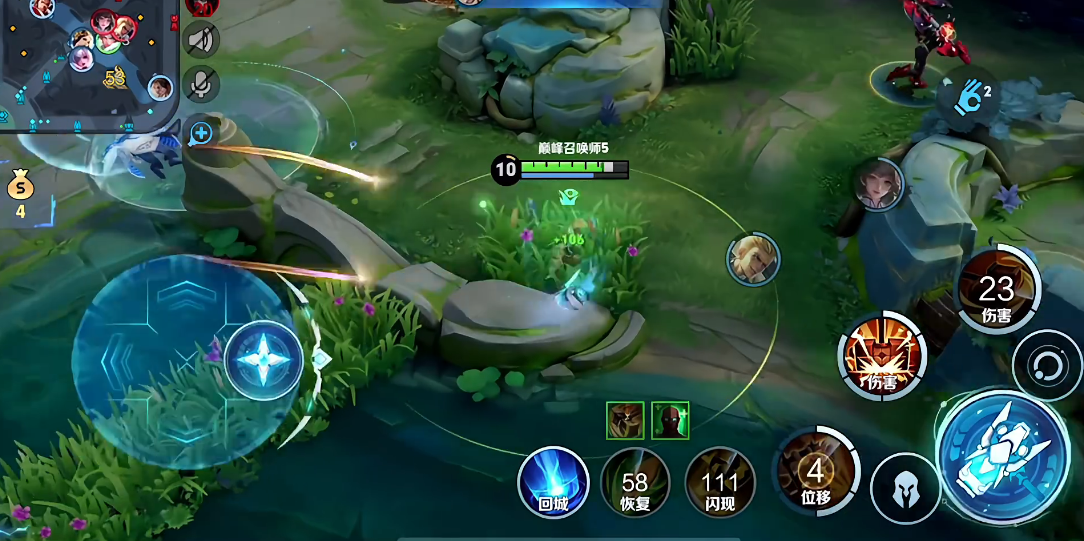Activate the 回城 recall ability

tap(553, 483)
